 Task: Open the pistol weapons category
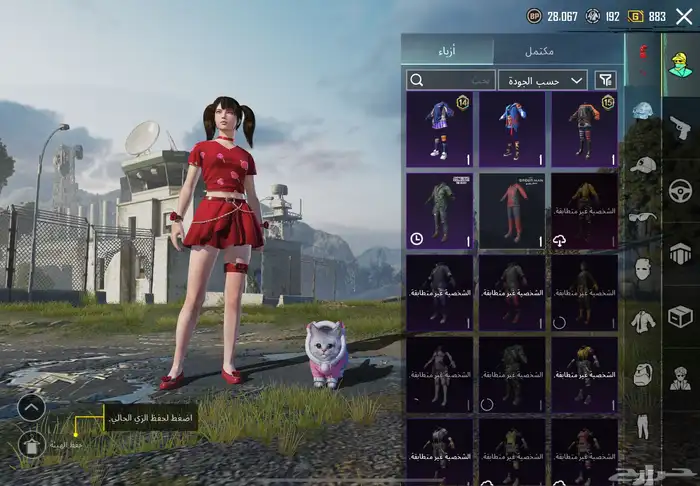[x=681, y=127]
